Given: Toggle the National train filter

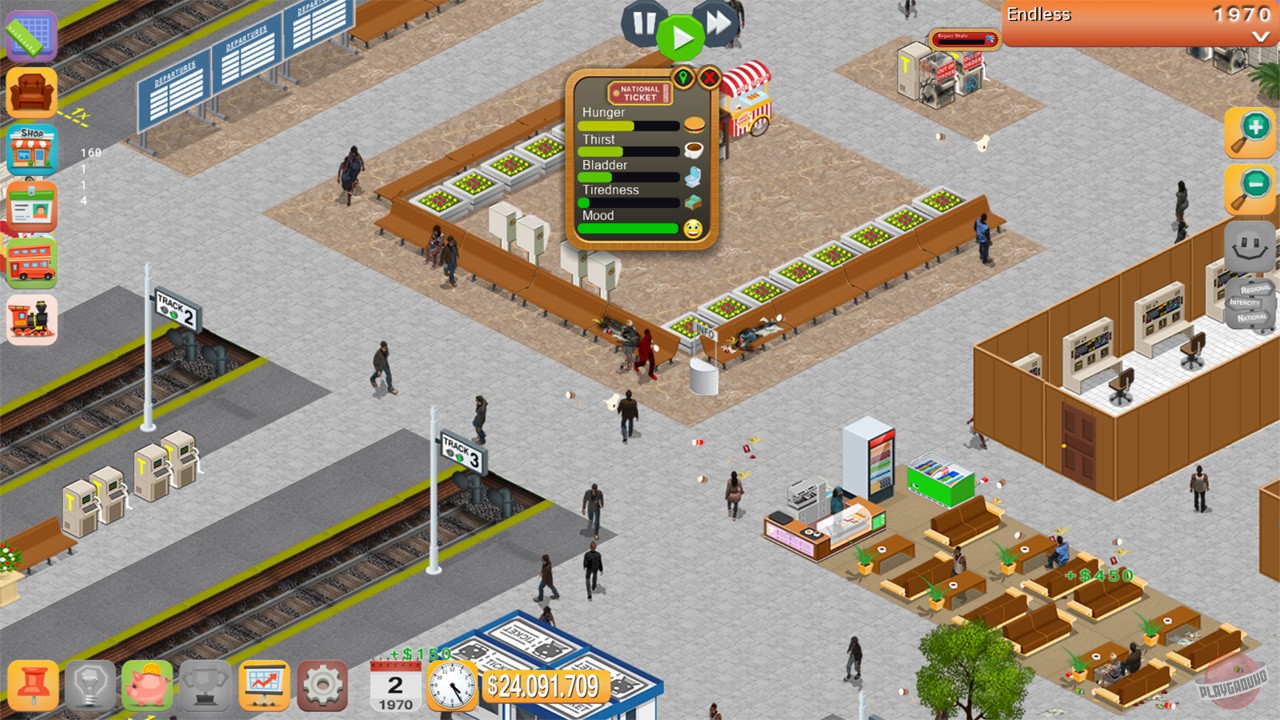Looking at the screenshot, I should point(1252,316).
